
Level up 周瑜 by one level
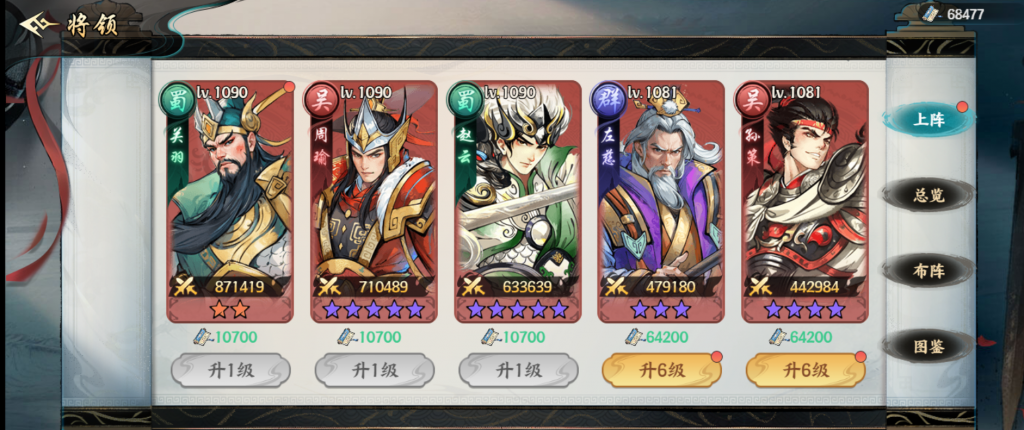coord(373,370)
